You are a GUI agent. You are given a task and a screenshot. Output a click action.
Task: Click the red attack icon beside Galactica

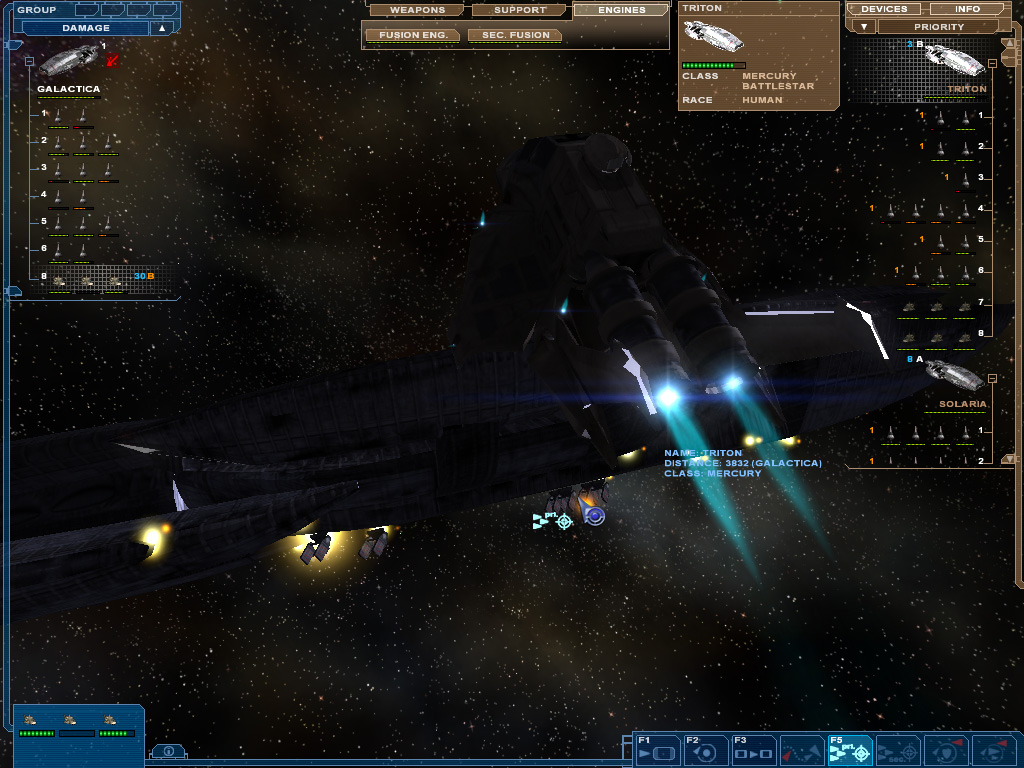tap(112, 61)
